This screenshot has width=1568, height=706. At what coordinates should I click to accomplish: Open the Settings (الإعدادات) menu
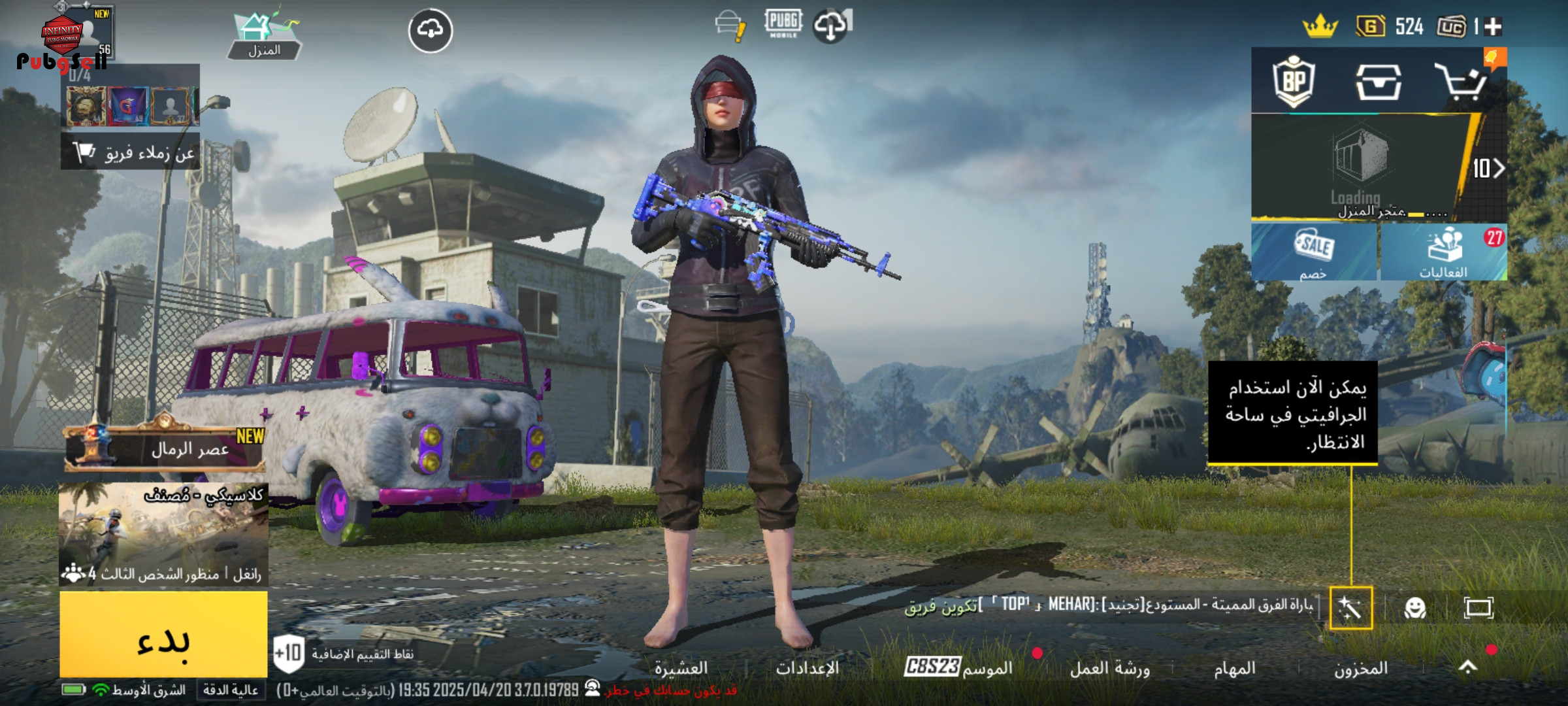[x=807, y=668]
